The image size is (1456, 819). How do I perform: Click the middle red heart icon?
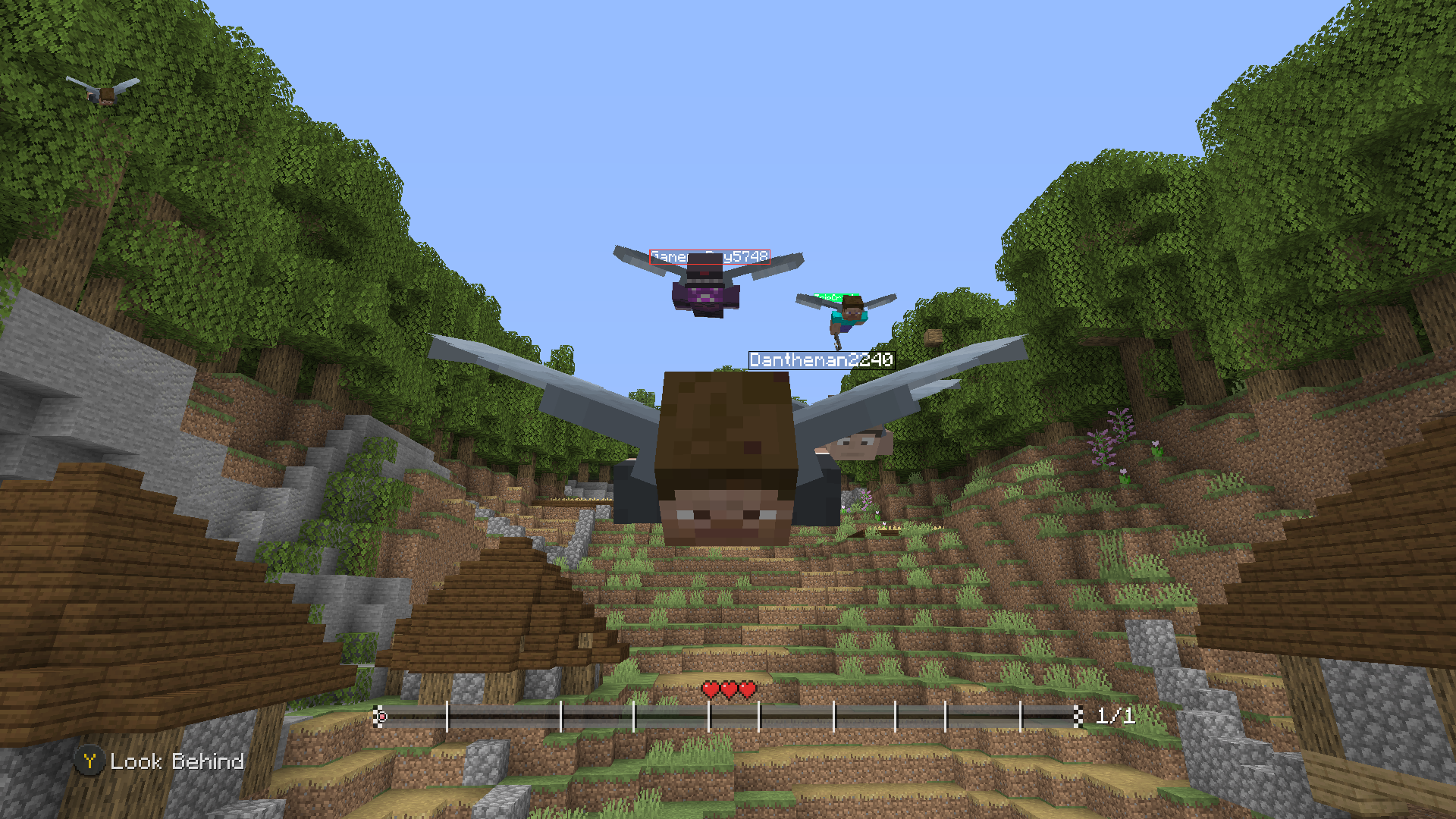728,692
